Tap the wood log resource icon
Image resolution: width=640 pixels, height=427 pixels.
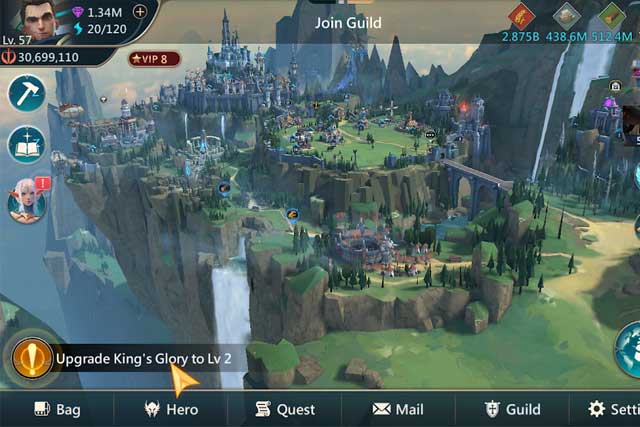coord(611,16)
